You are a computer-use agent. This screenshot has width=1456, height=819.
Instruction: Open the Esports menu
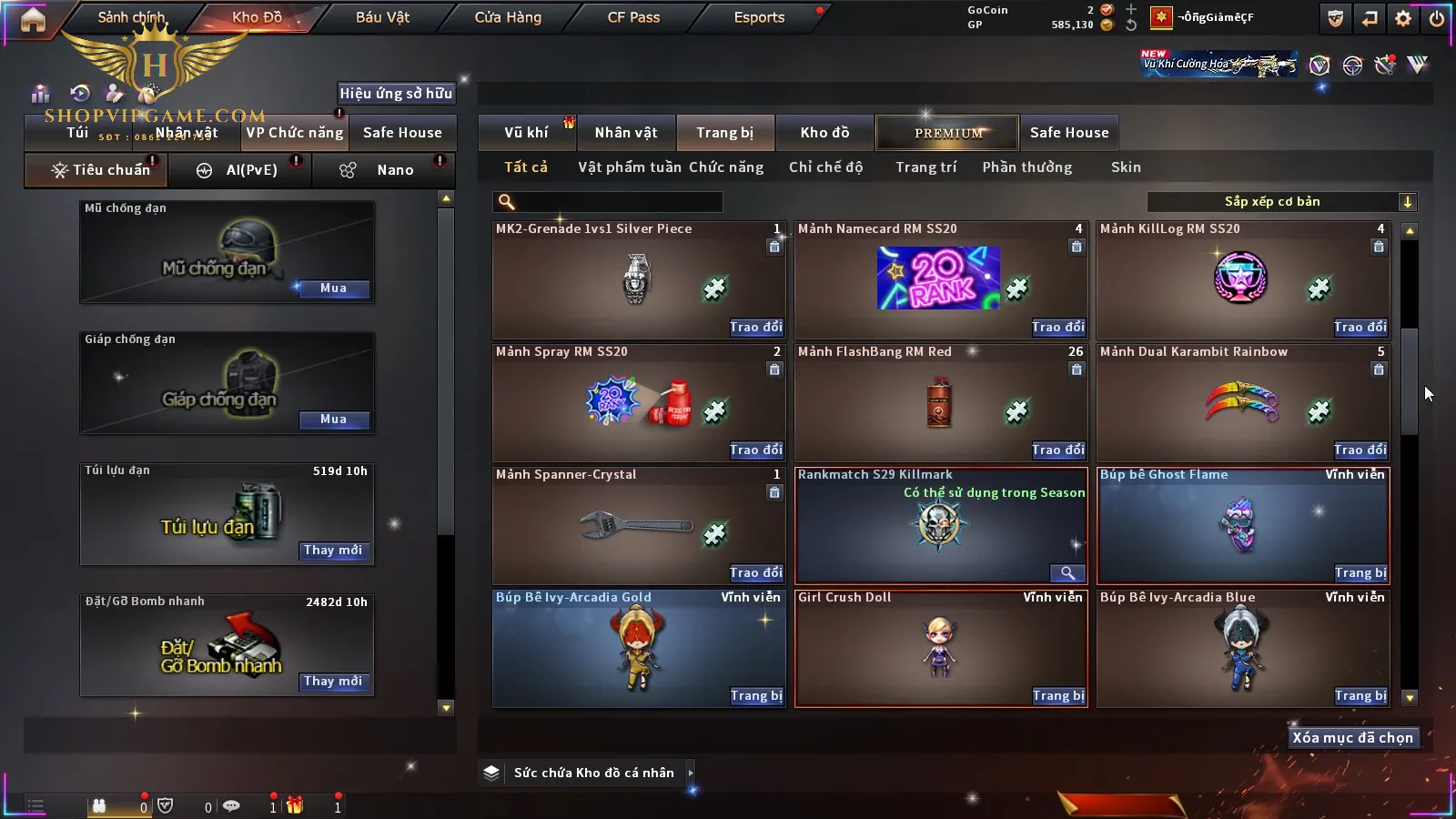(x=759, y=17)
